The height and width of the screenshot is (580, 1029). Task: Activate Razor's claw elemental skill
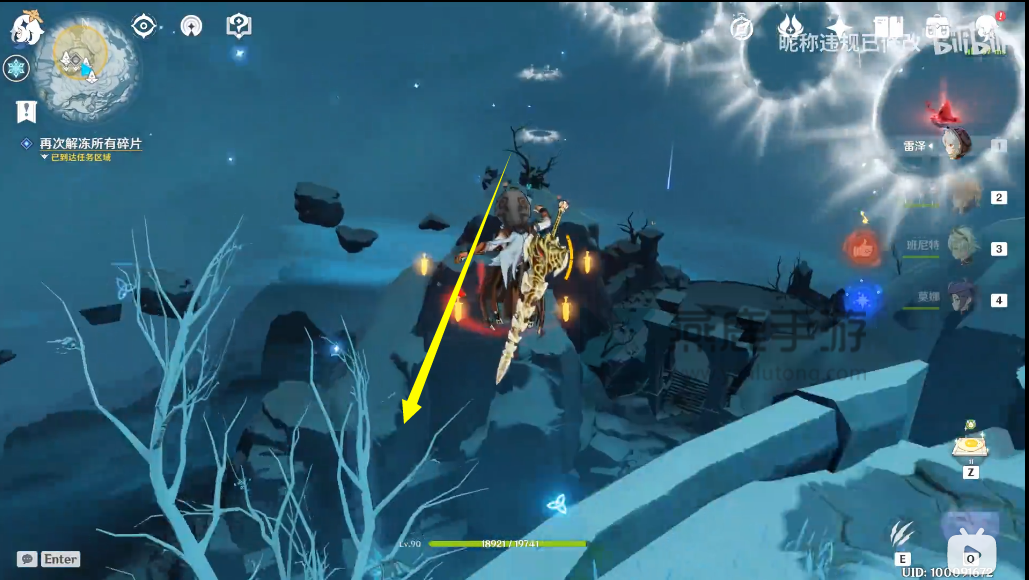[902, 534]
